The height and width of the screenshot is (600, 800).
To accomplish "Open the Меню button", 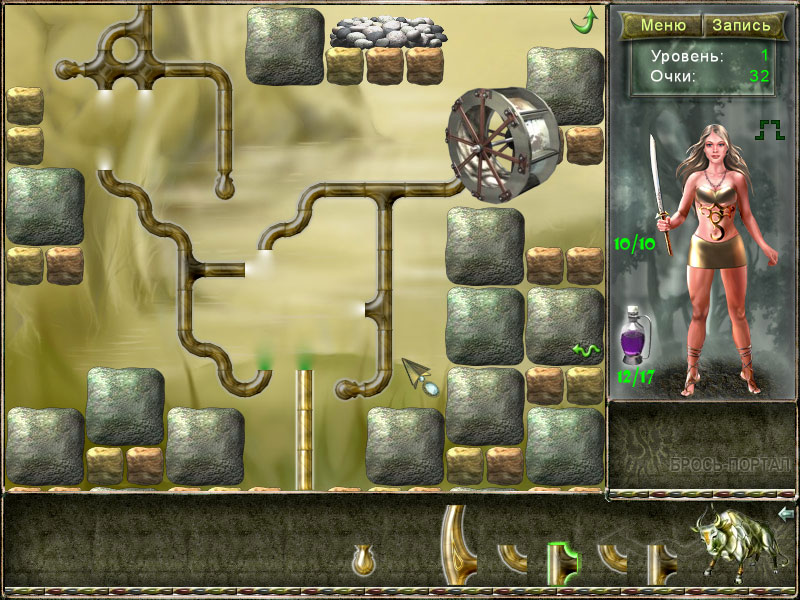I will point(663,26).
